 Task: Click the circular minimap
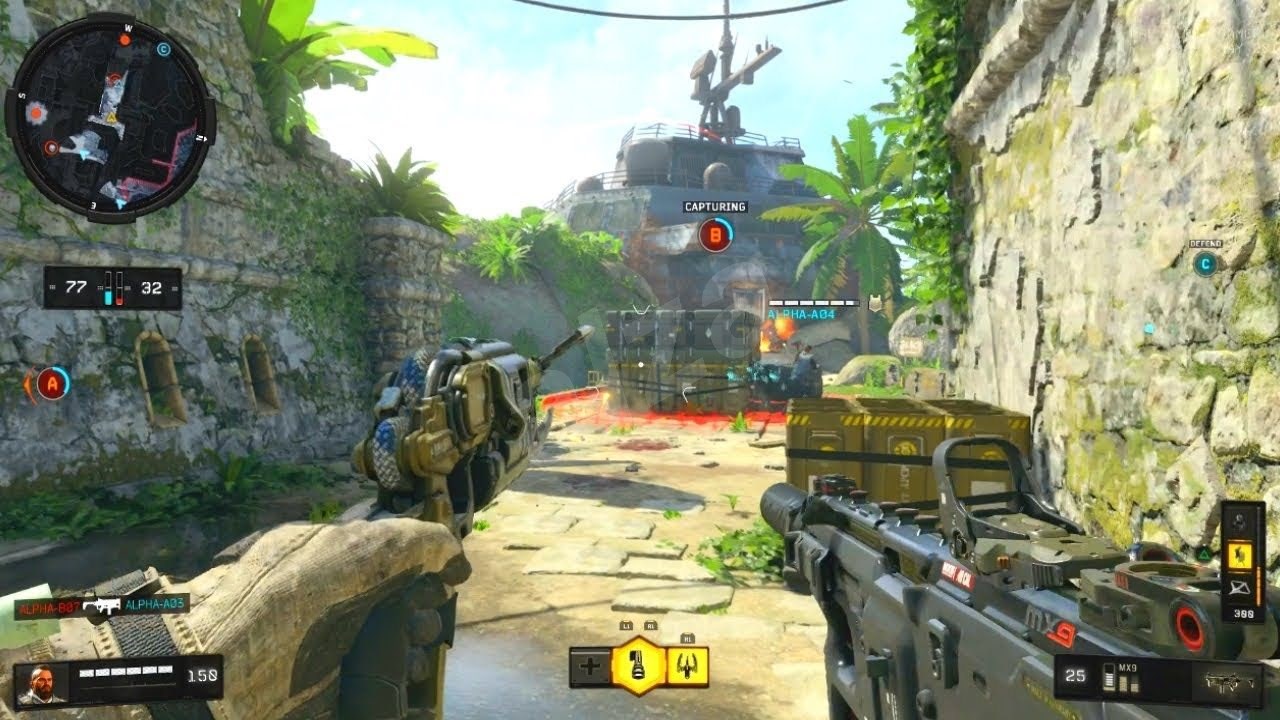pos(109,117)
